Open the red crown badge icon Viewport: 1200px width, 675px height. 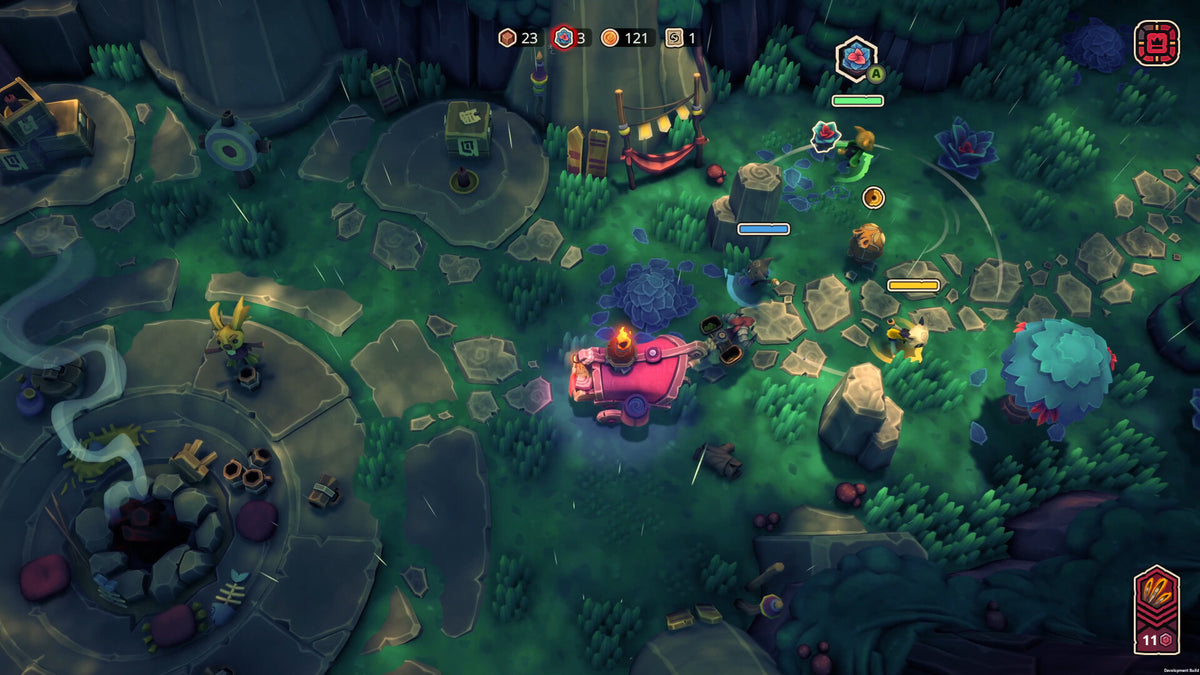(x=1156, y=43)
